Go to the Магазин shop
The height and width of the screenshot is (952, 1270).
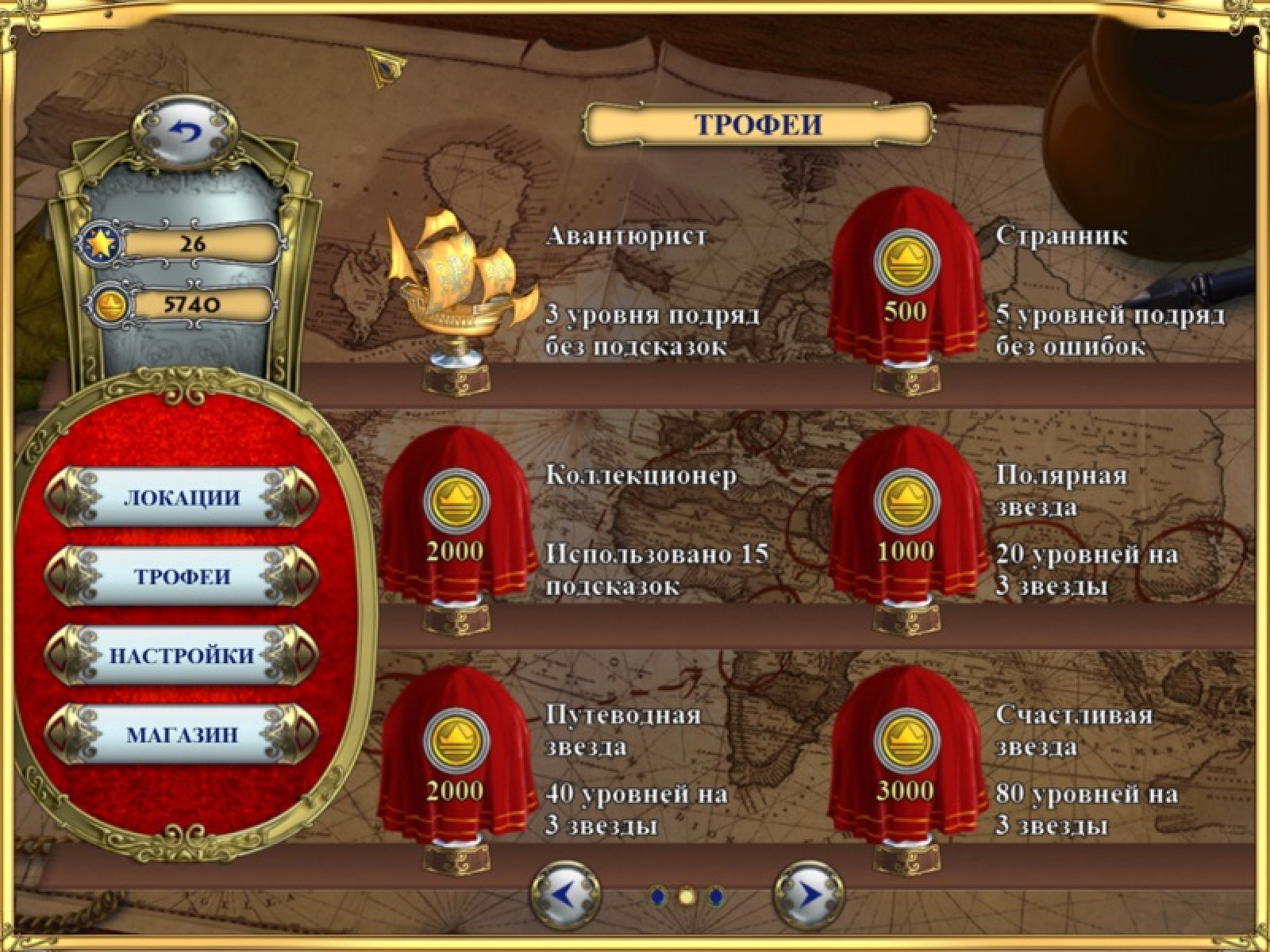[182, 735]
